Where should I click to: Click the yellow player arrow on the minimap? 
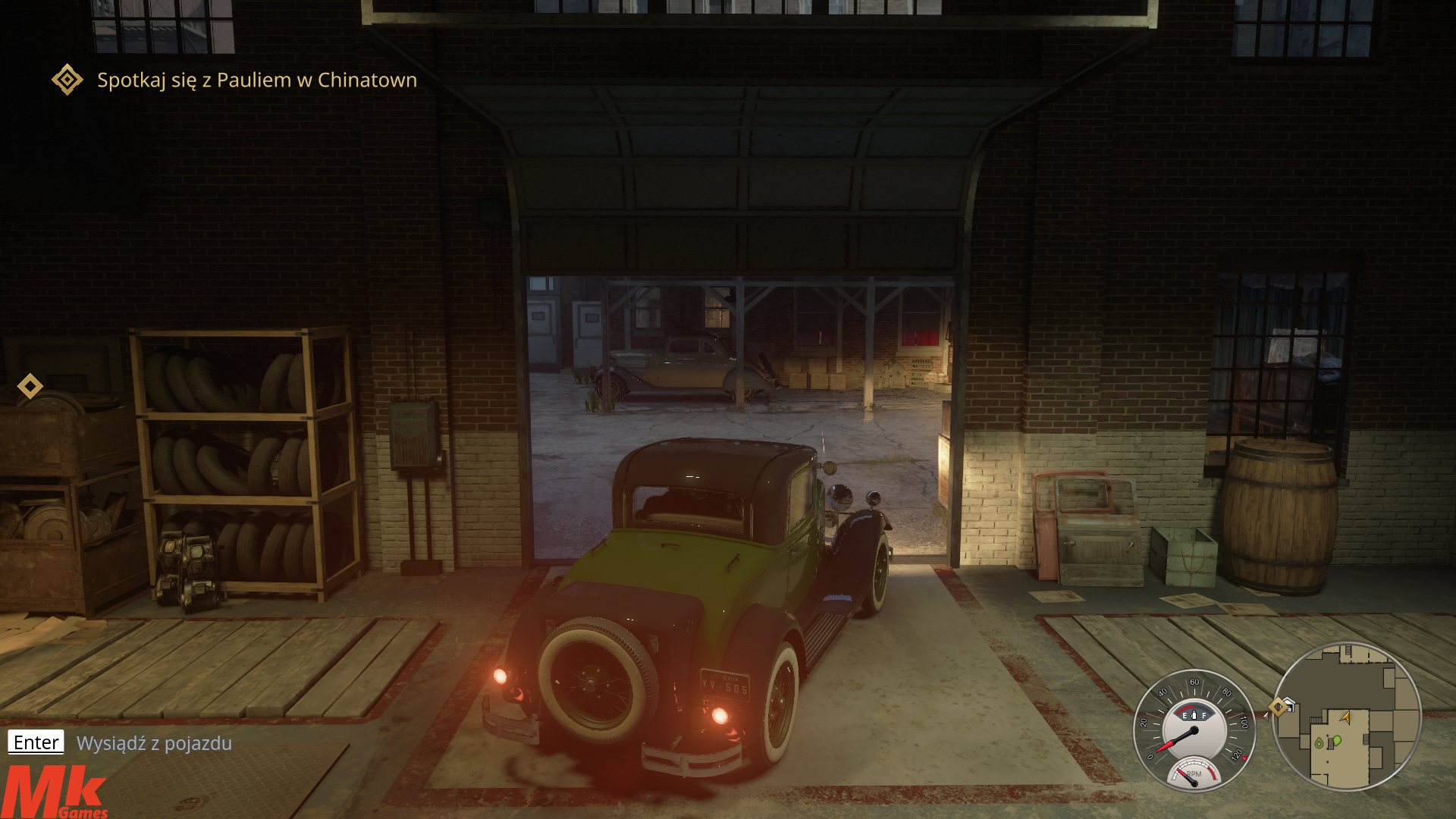(x=1345, y=717)
